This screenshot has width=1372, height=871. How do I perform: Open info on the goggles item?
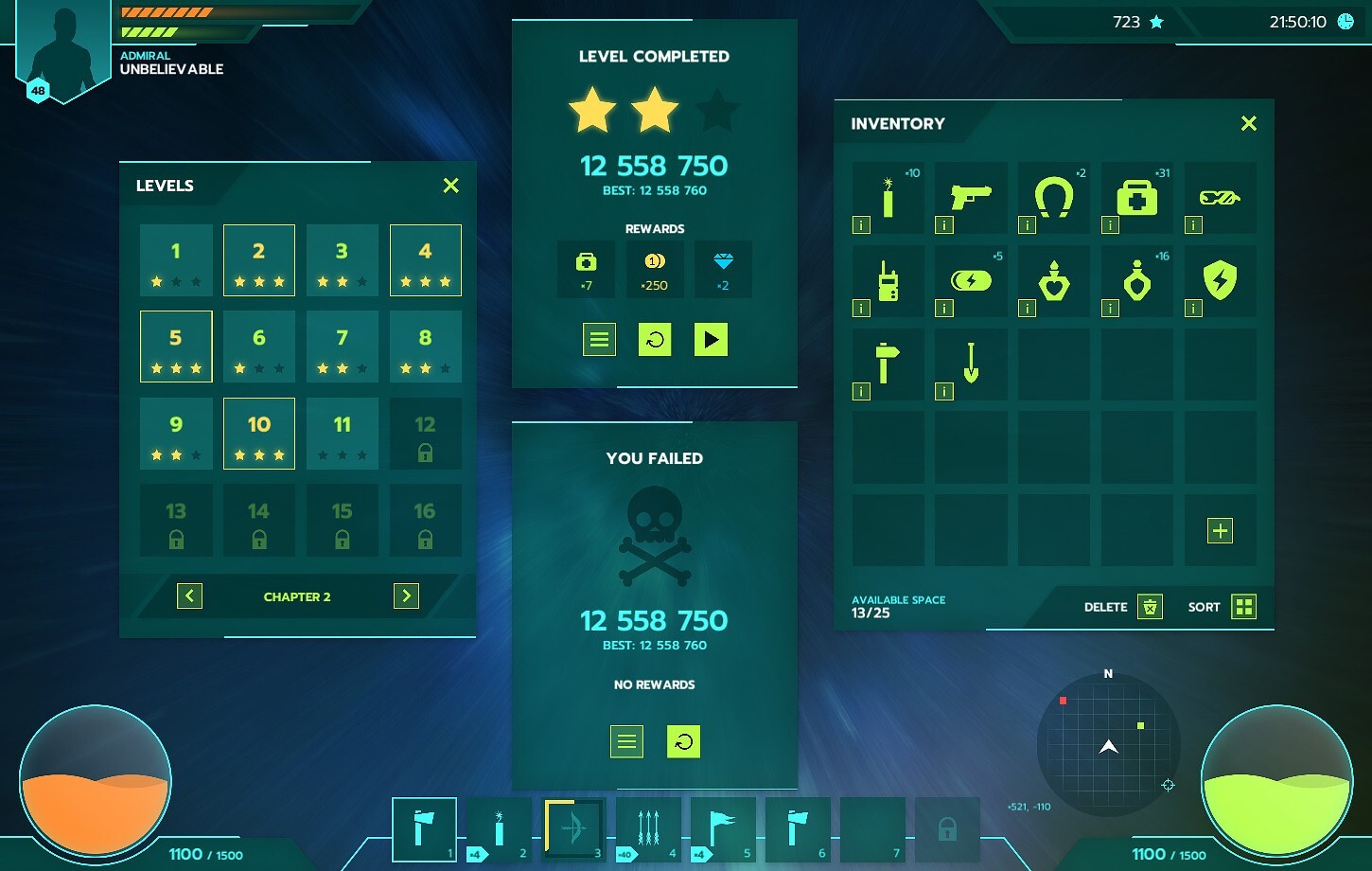(x=1192, y=224)
